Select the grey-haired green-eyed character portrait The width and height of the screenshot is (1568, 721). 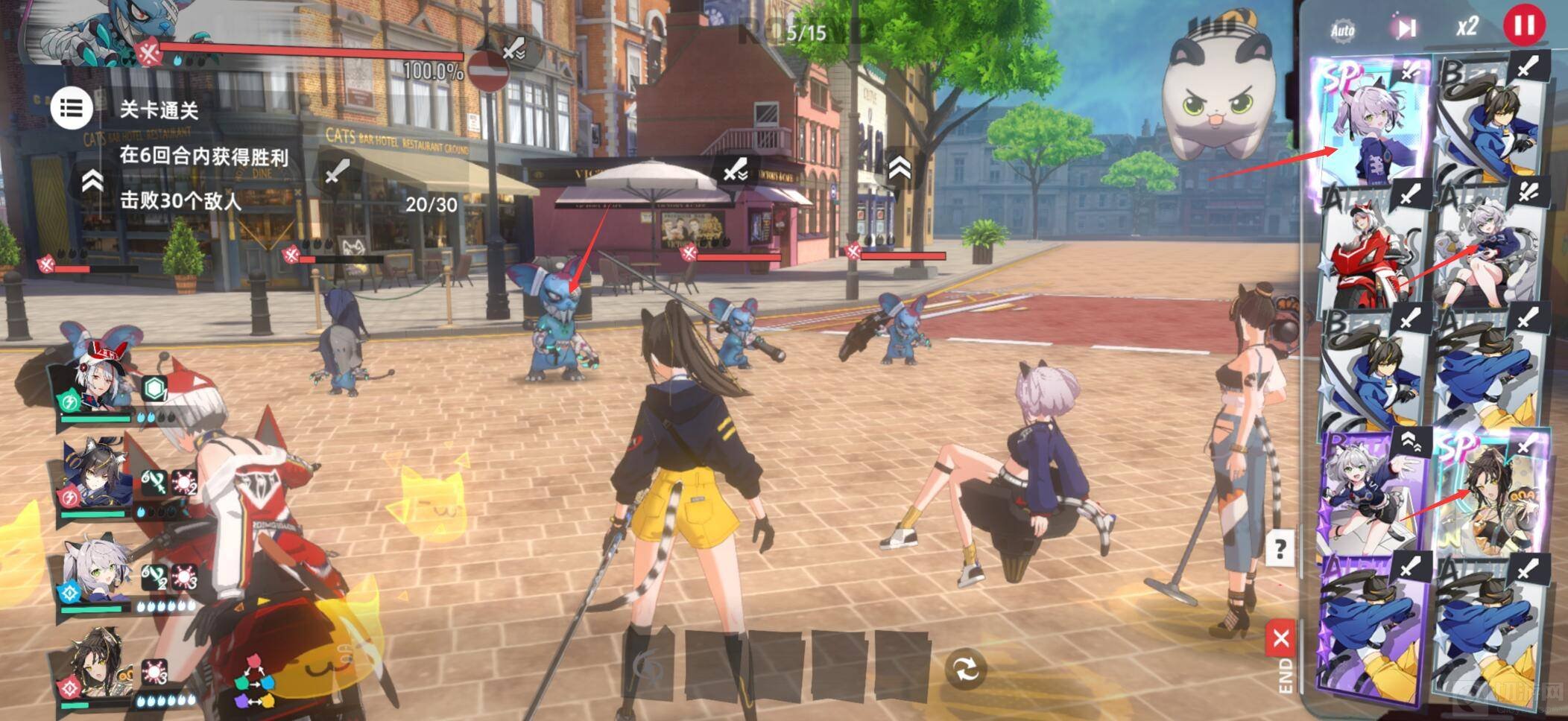pyautogui.click(x=97, y=572)
